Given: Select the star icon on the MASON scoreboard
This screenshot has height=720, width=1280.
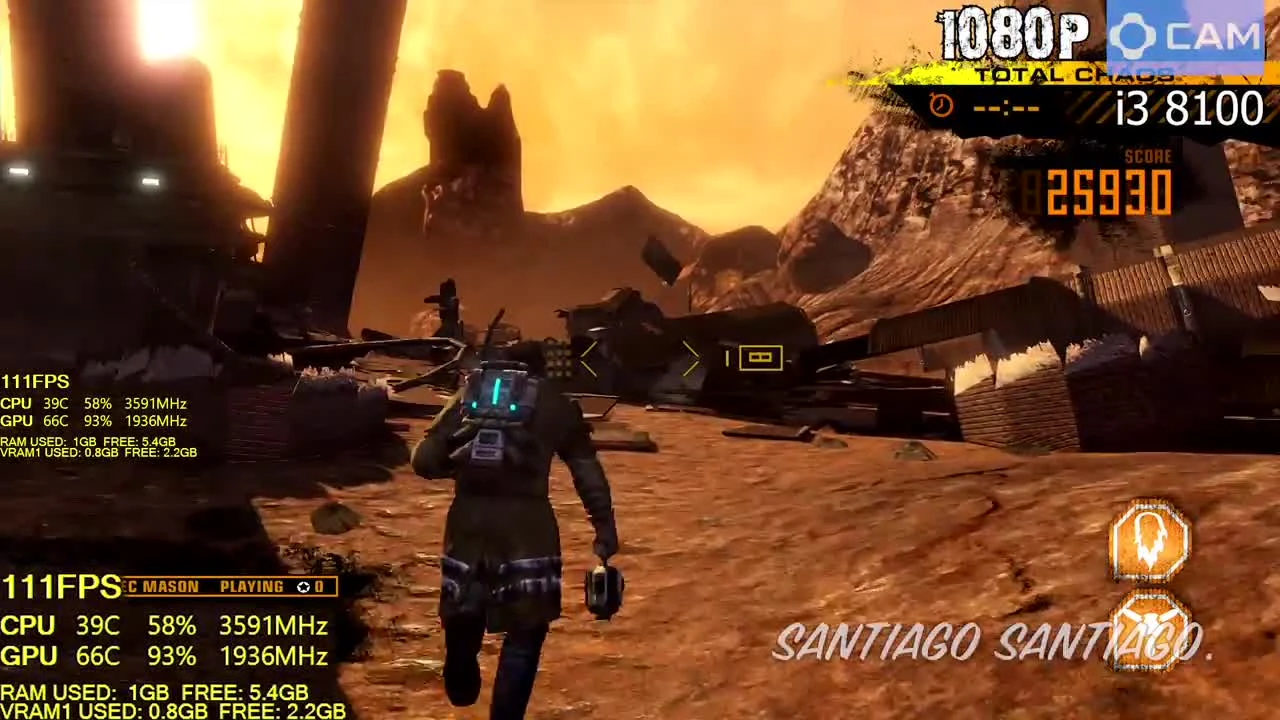Looking at the screenshot, I should click(304, 587).
